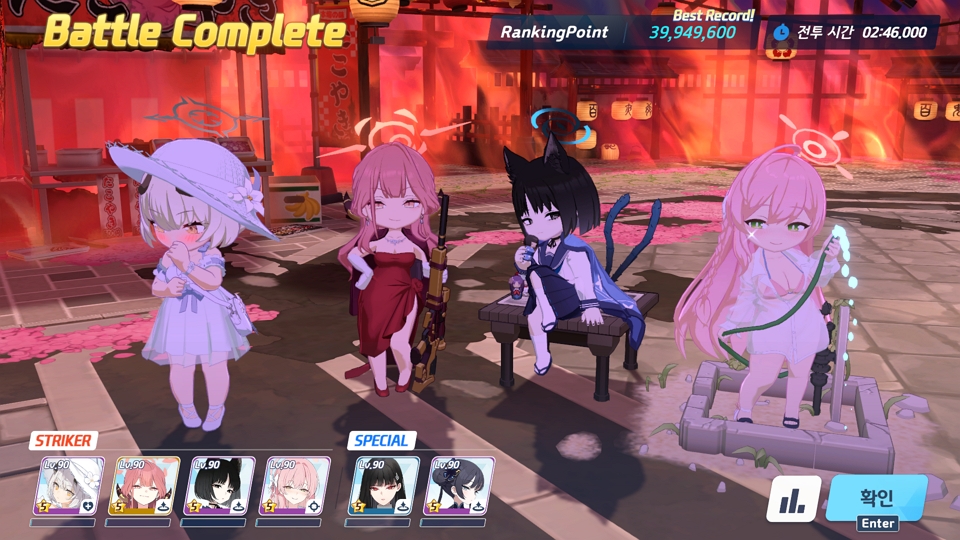This screenshot has width=960, height=540.
Task: Open the battle statistics bar-chart button
Action: tap(793, 499)
